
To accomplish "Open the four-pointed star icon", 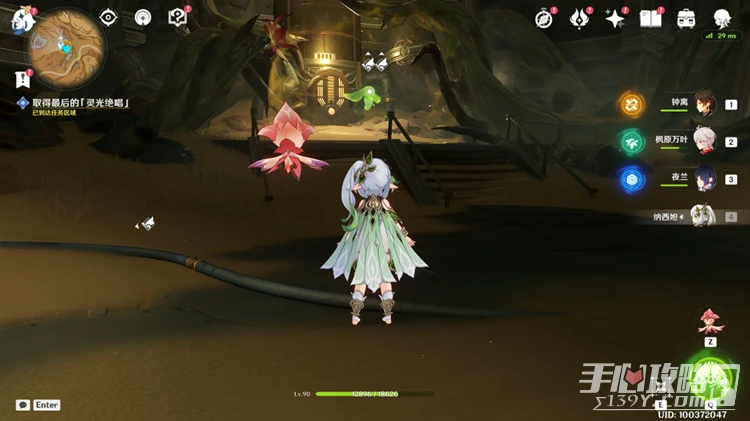I will (x=614, y=18).
